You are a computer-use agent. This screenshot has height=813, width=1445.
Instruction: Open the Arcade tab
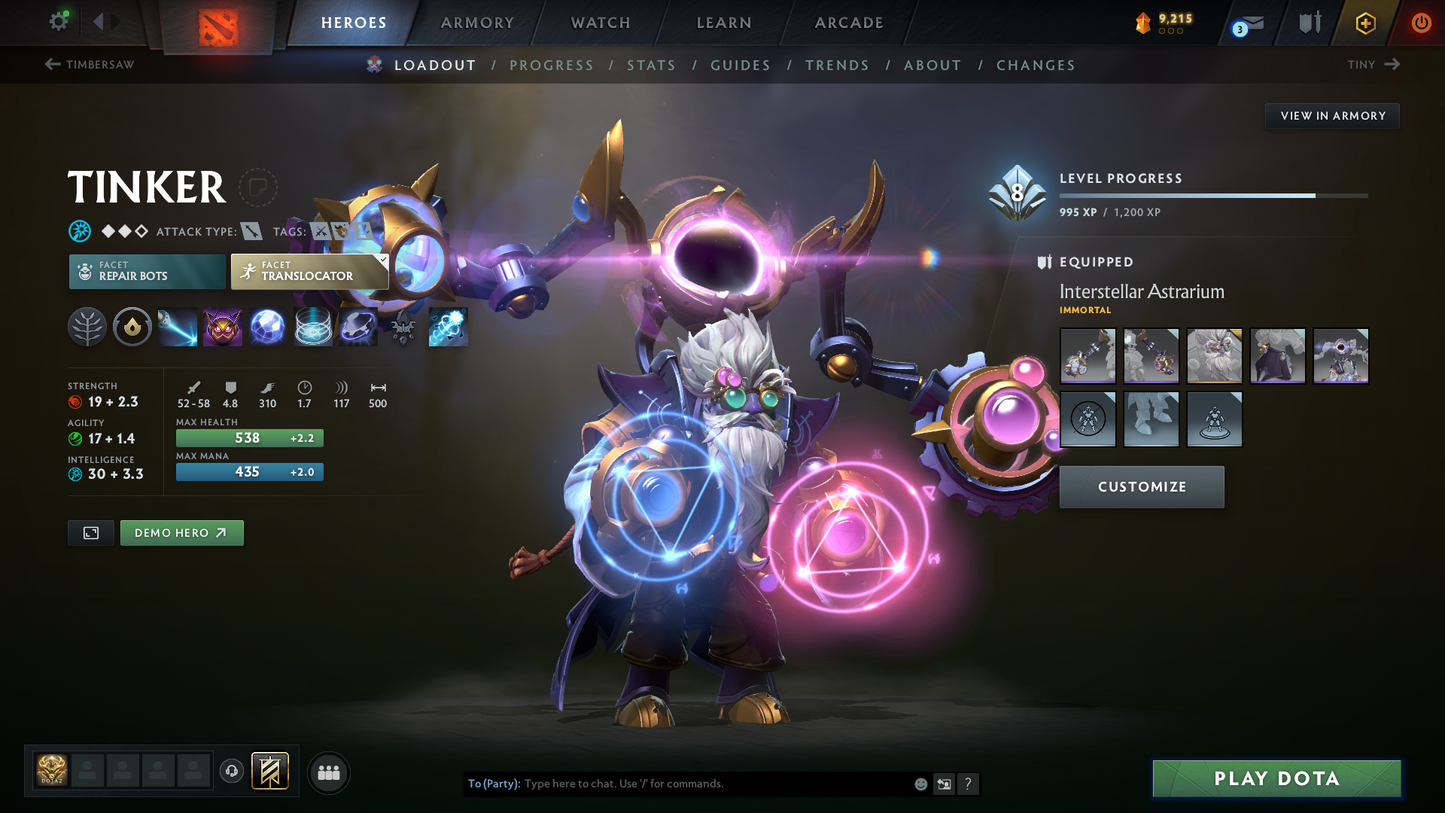tap(849, 22)
